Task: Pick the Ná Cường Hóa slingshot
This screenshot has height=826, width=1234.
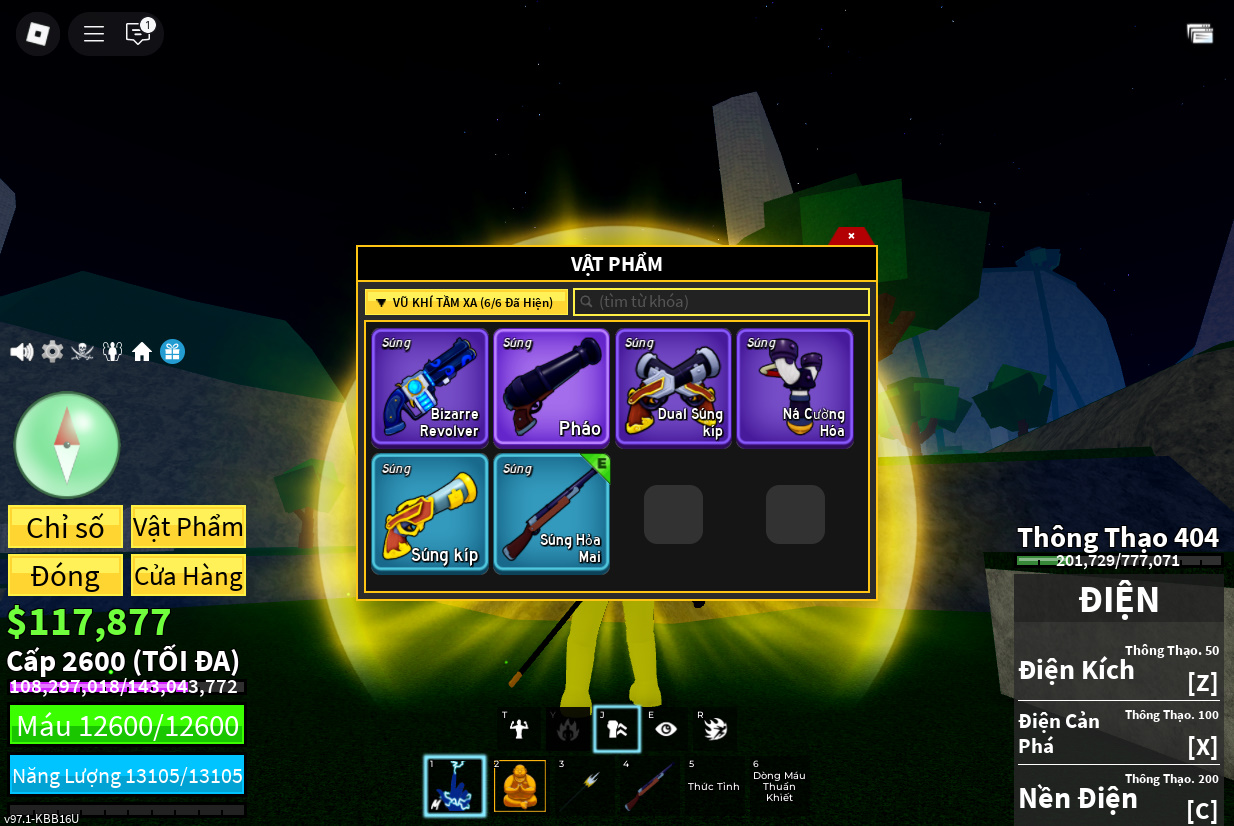Action: click(x=795, y=387)
